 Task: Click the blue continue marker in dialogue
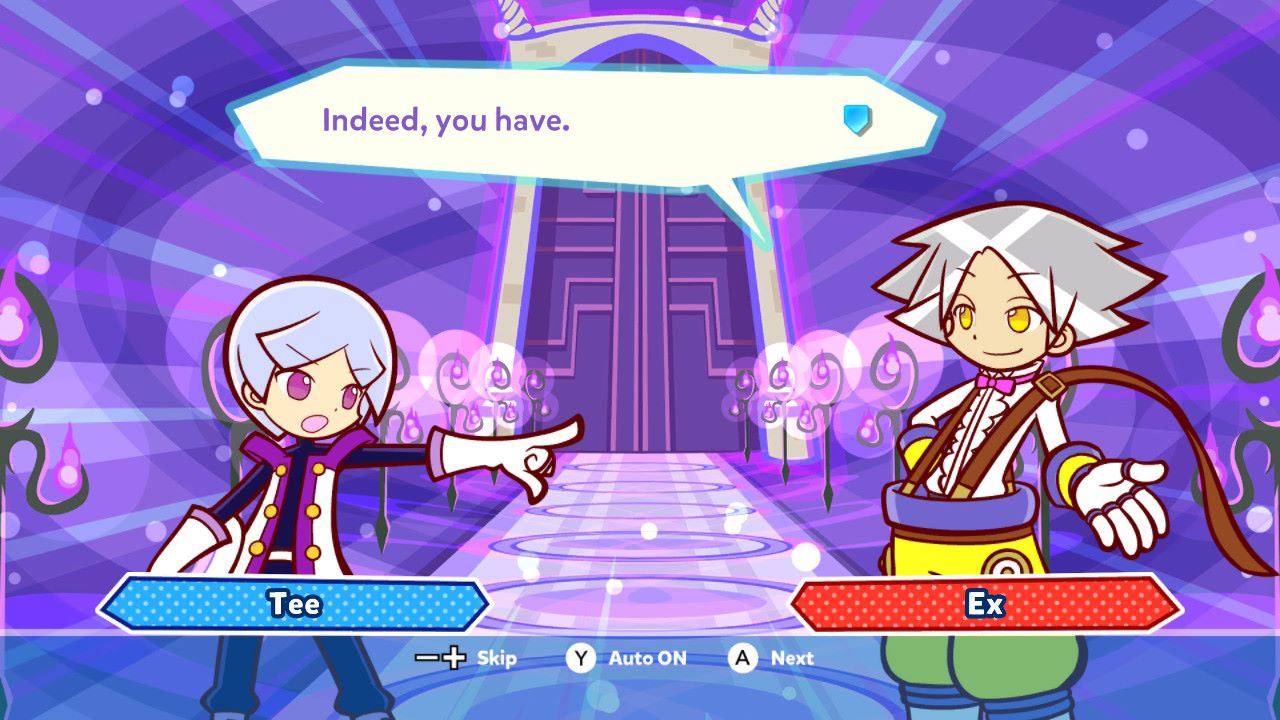(857, 120)
